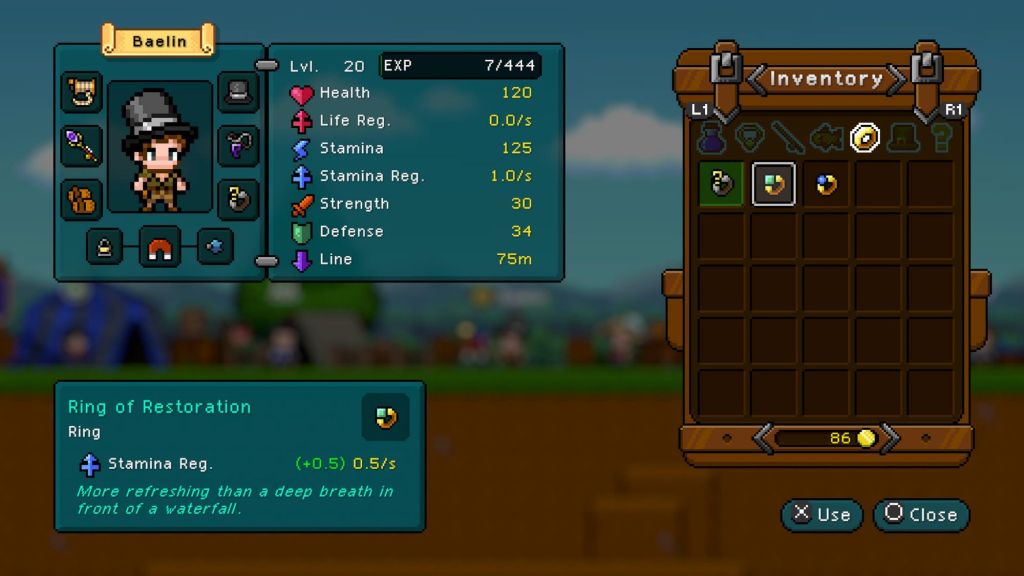Pick the equipped grey ring inventory slot
Screen dimensions: 1024x576
pyautogui.click(x=721, y=184)
